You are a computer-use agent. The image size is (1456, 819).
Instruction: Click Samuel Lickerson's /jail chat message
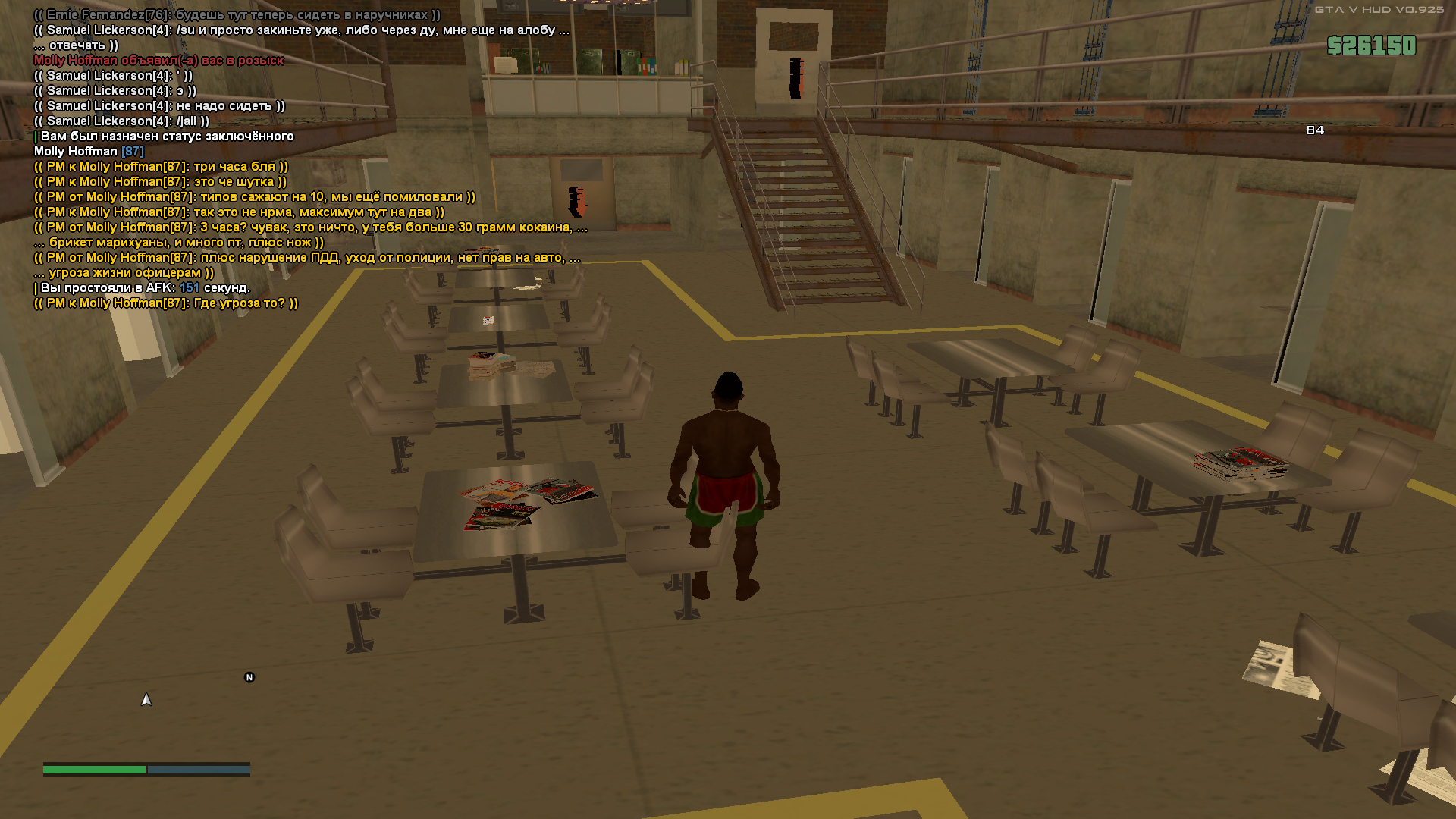pos(121,121)
